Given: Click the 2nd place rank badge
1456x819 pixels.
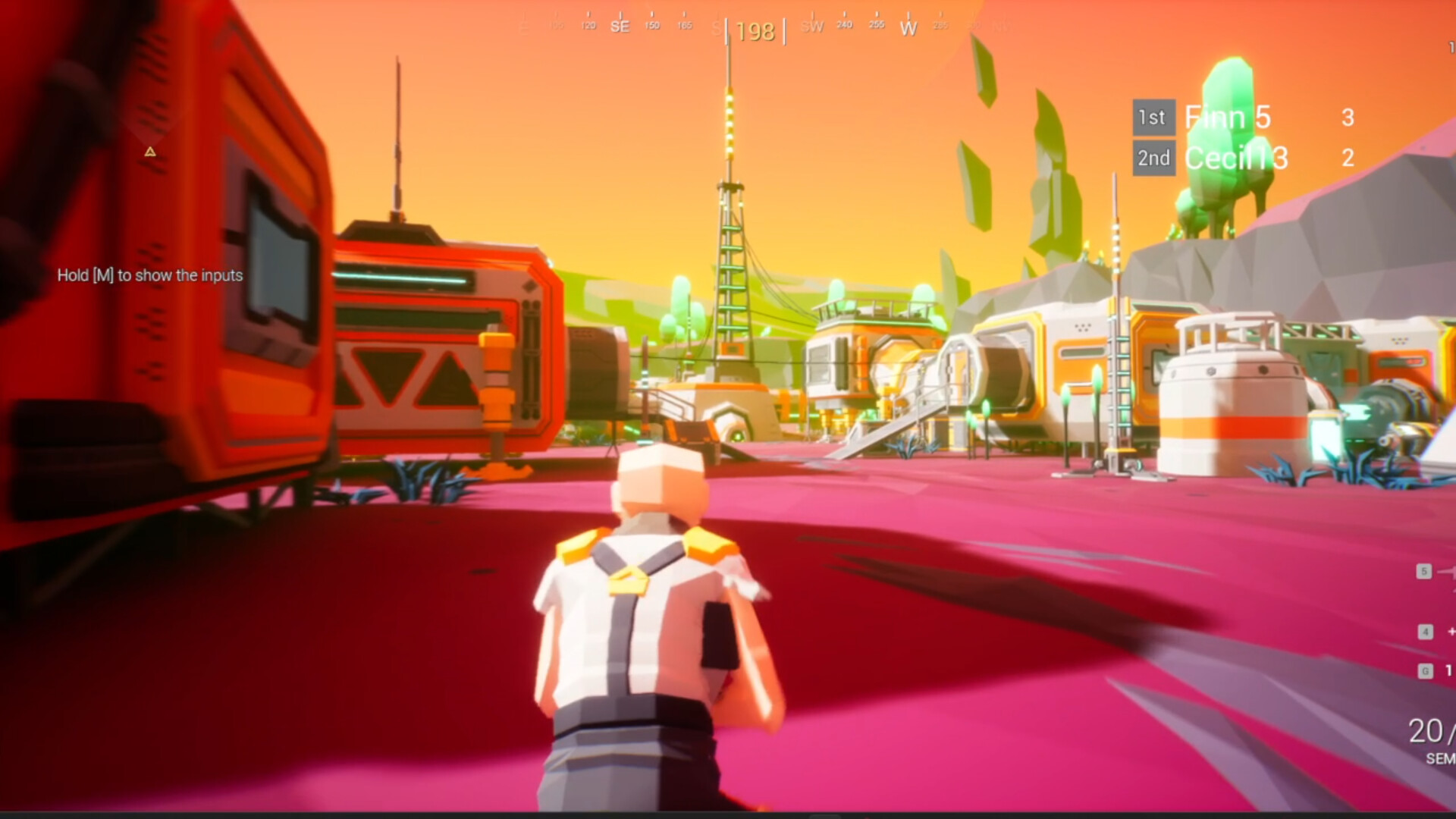Looking at the screenshot, I should [1153, 158].
